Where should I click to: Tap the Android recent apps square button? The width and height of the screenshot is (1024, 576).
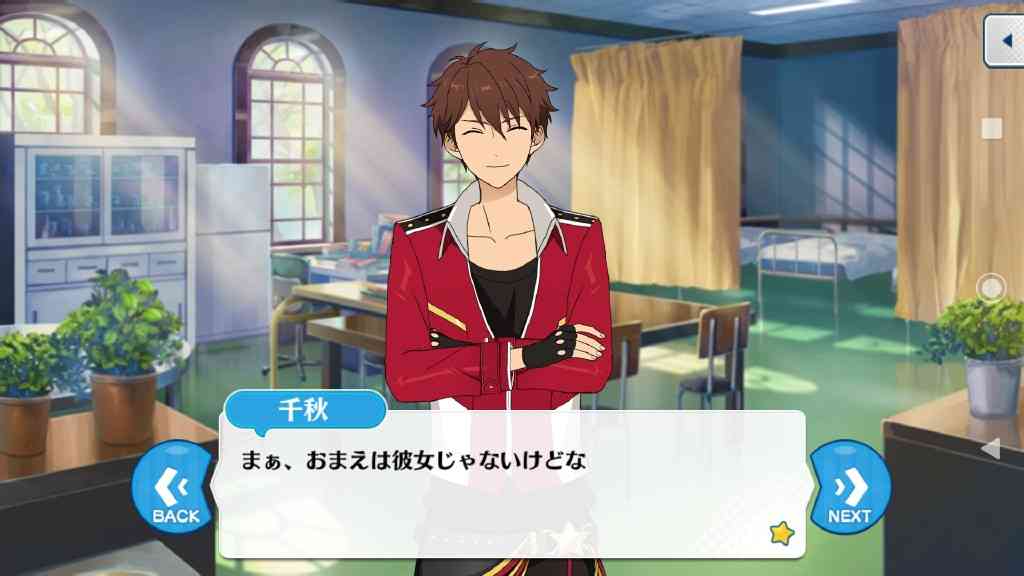pos(991,128)
